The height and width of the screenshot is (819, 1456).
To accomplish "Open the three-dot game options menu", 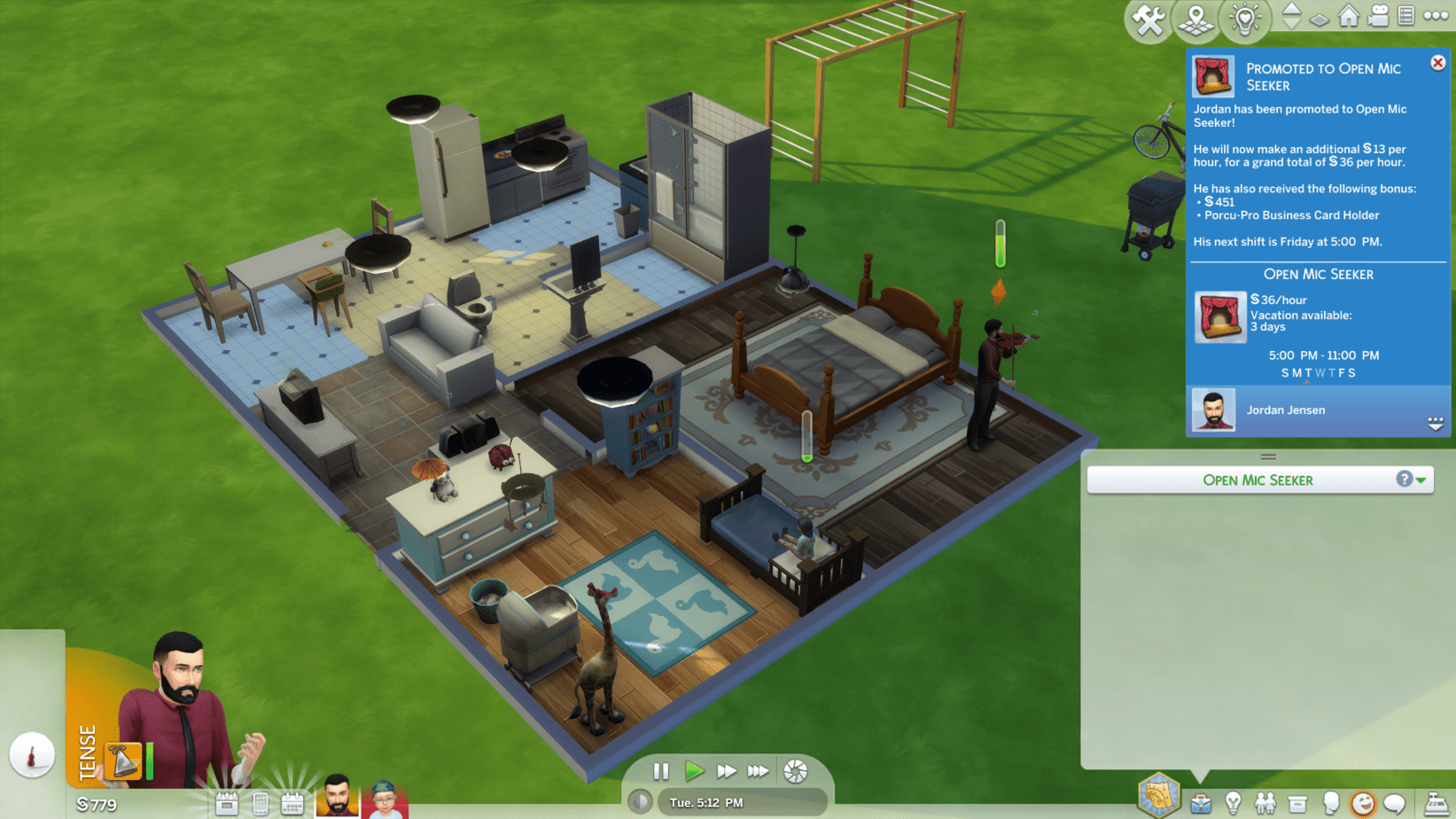I will tap(1436, 16).
